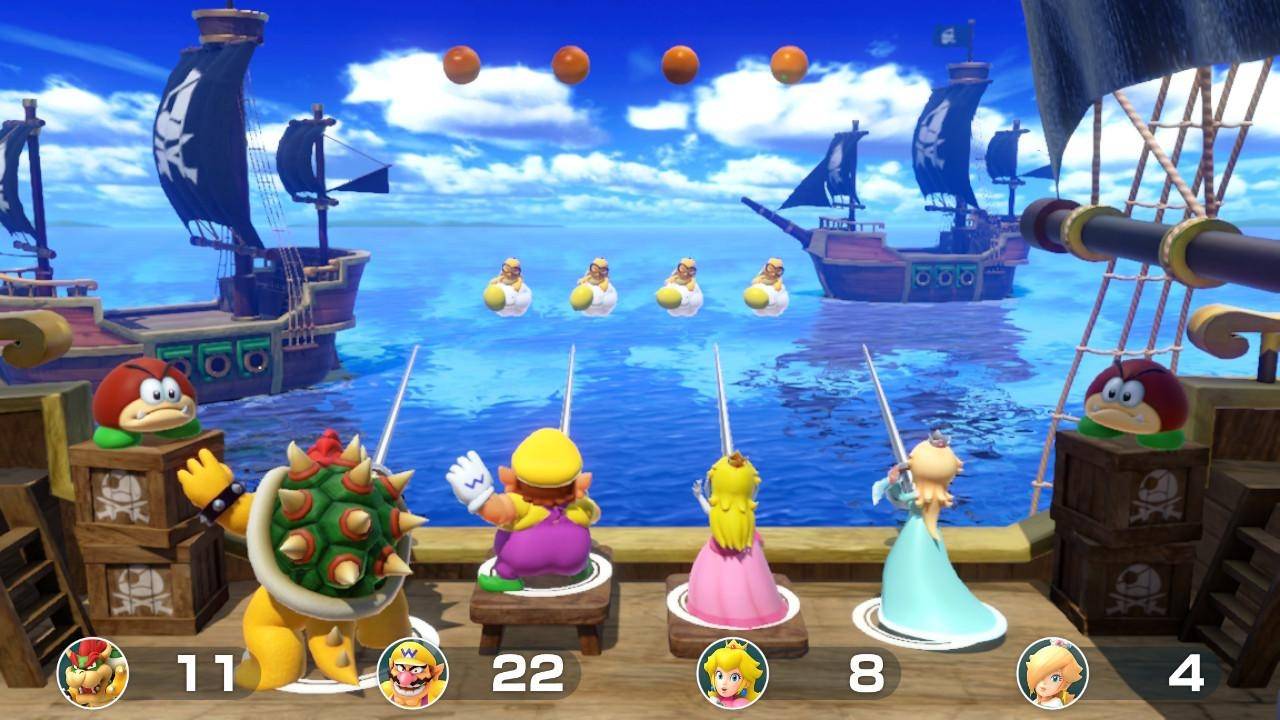Choose Peach's player portrait icon
The width and height of the screenshot is (1280, 720).
pyautogui.click(x=732, y=673)
